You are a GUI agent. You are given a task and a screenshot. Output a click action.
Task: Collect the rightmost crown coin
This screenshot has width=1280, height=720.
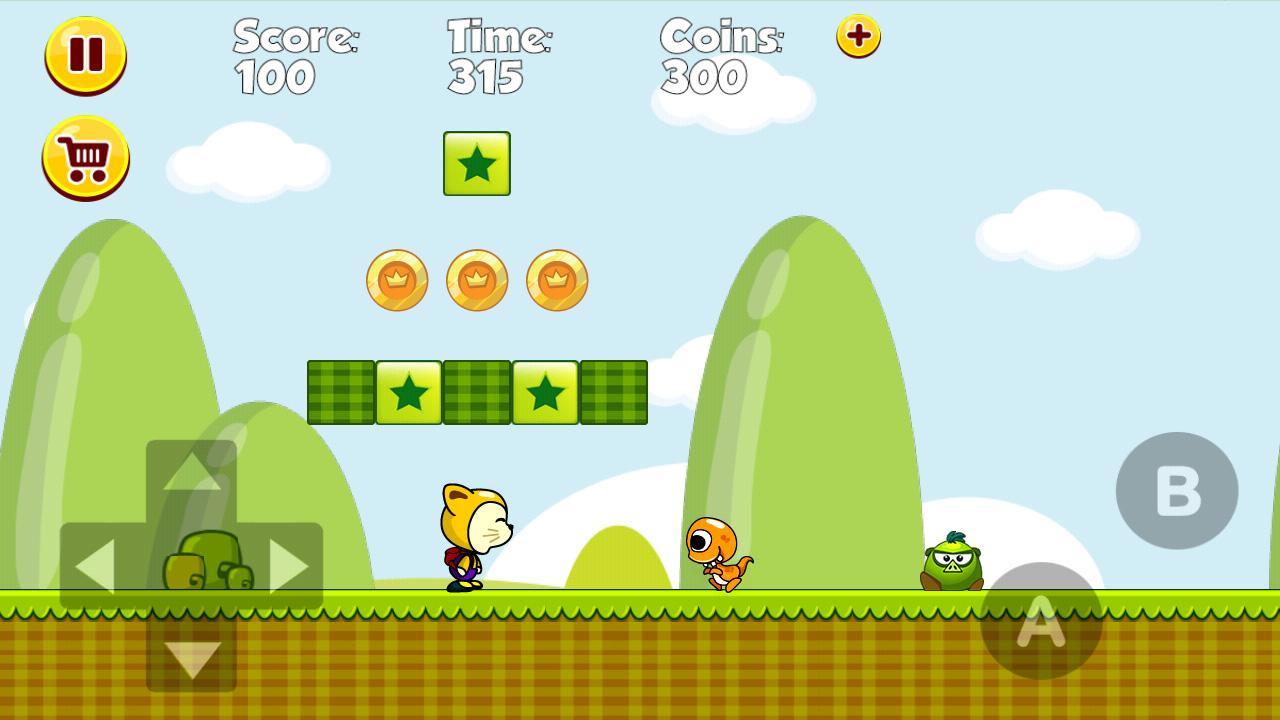[557, 280]
